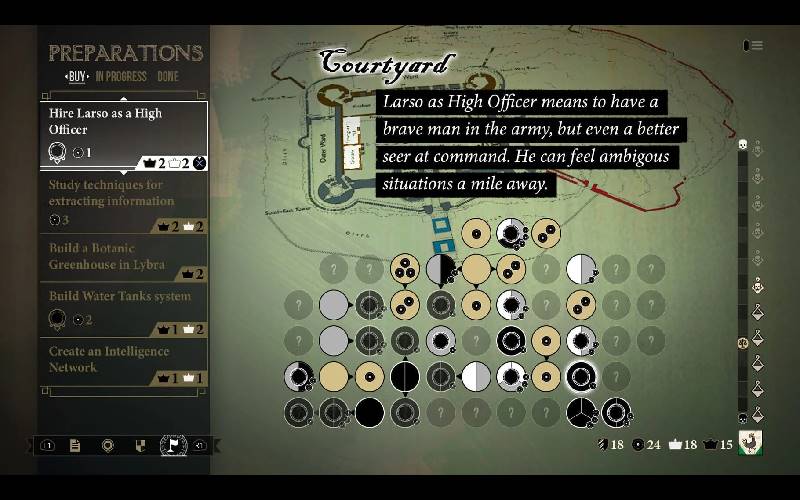Click the rooster crest emblem
Screen dimensions: 800x500
point(751,443)
